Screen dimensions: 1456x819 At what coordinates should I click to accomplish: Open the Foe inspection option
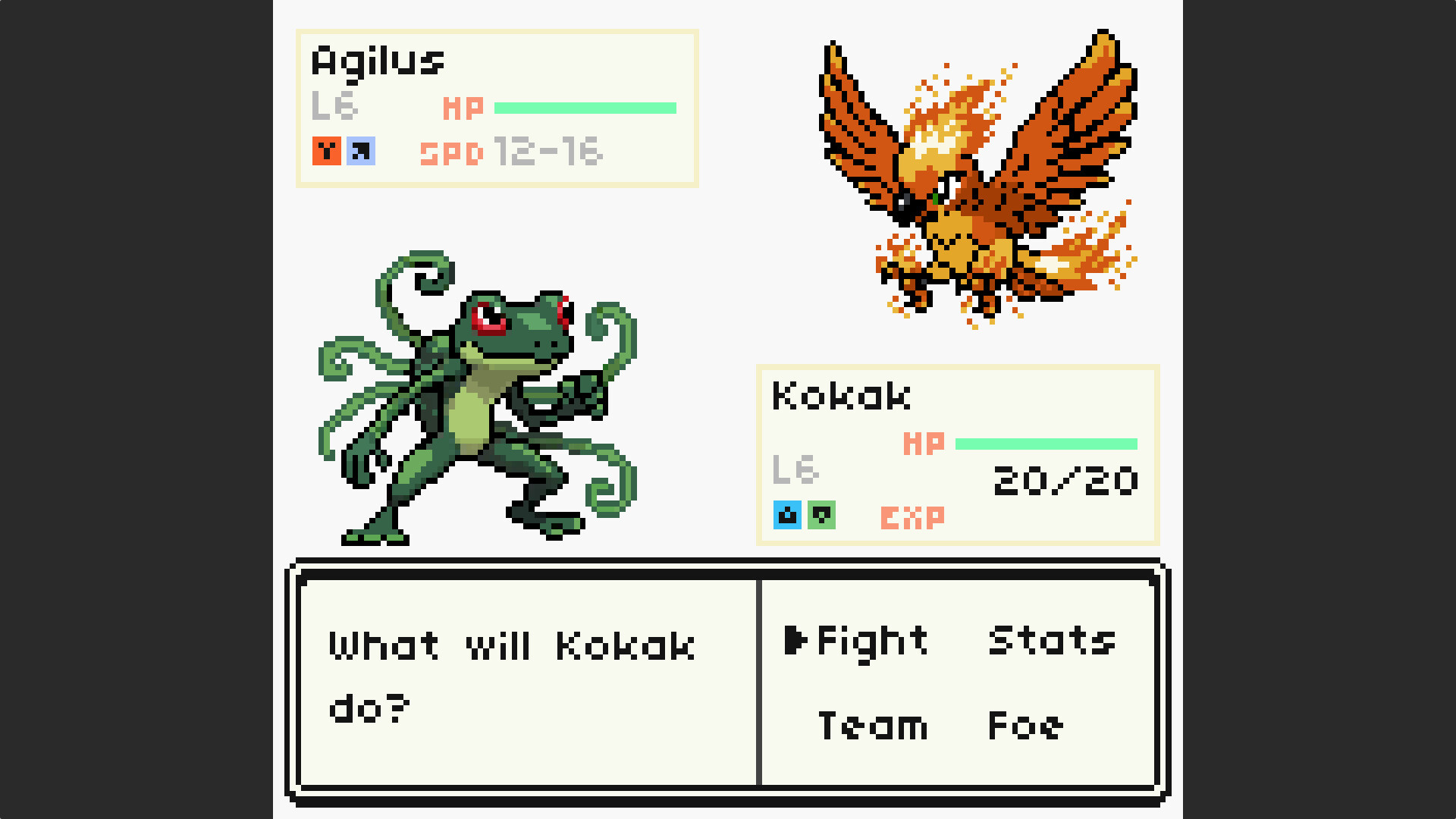pyautogui.click(x=1024, y=726)
